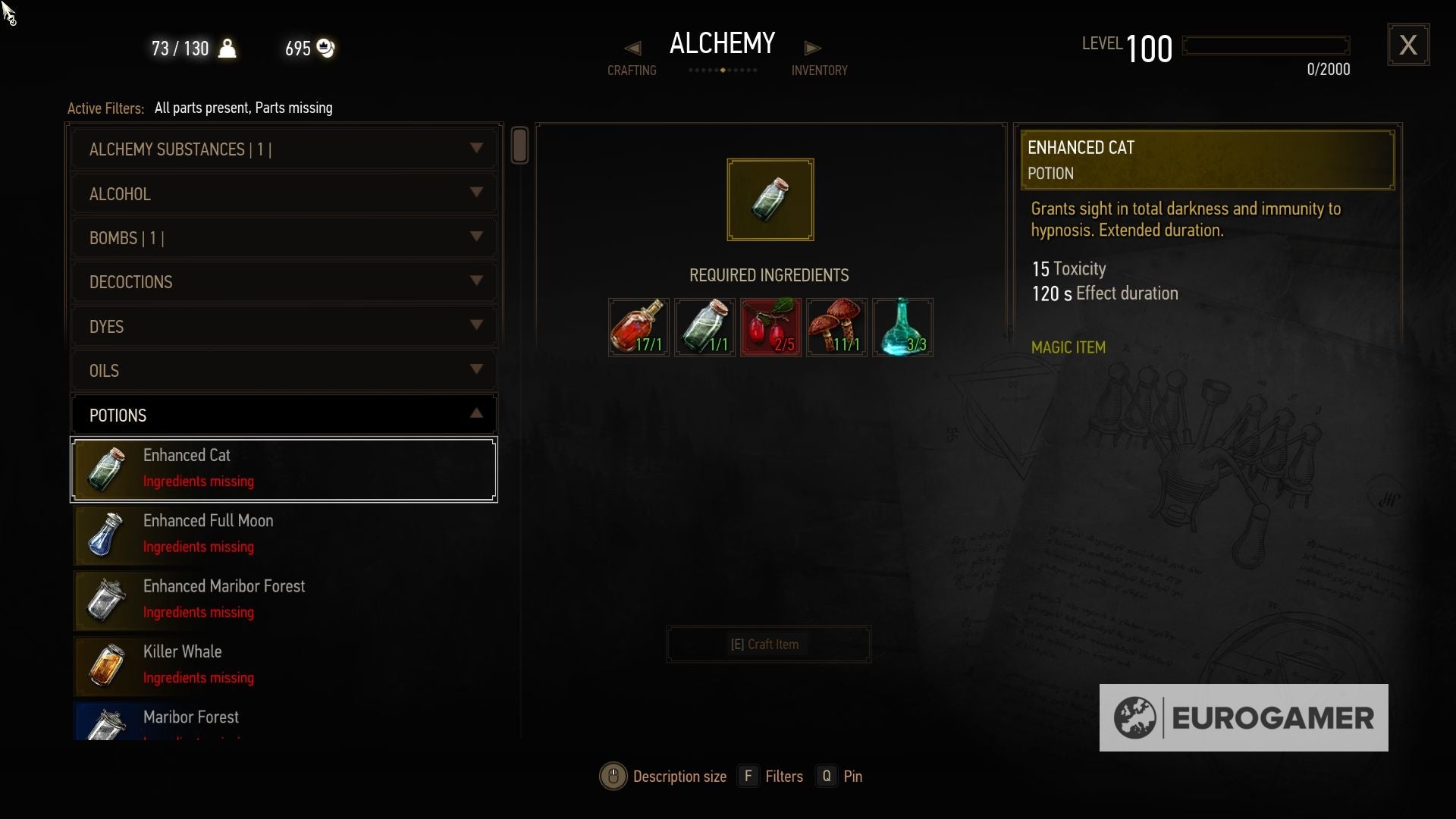Image resolution: width=1456 pixels, height=819 pixels.
Task: Click the mushrooms ingredient icon
Action: click(836, 327)
